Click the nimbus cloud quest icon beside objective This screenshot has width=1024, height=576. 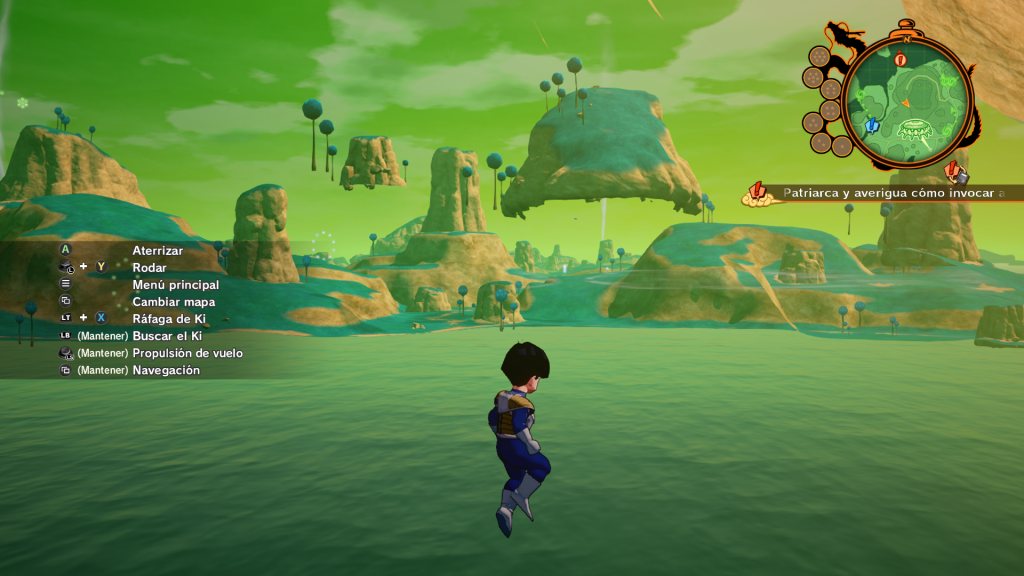(757, 194)
